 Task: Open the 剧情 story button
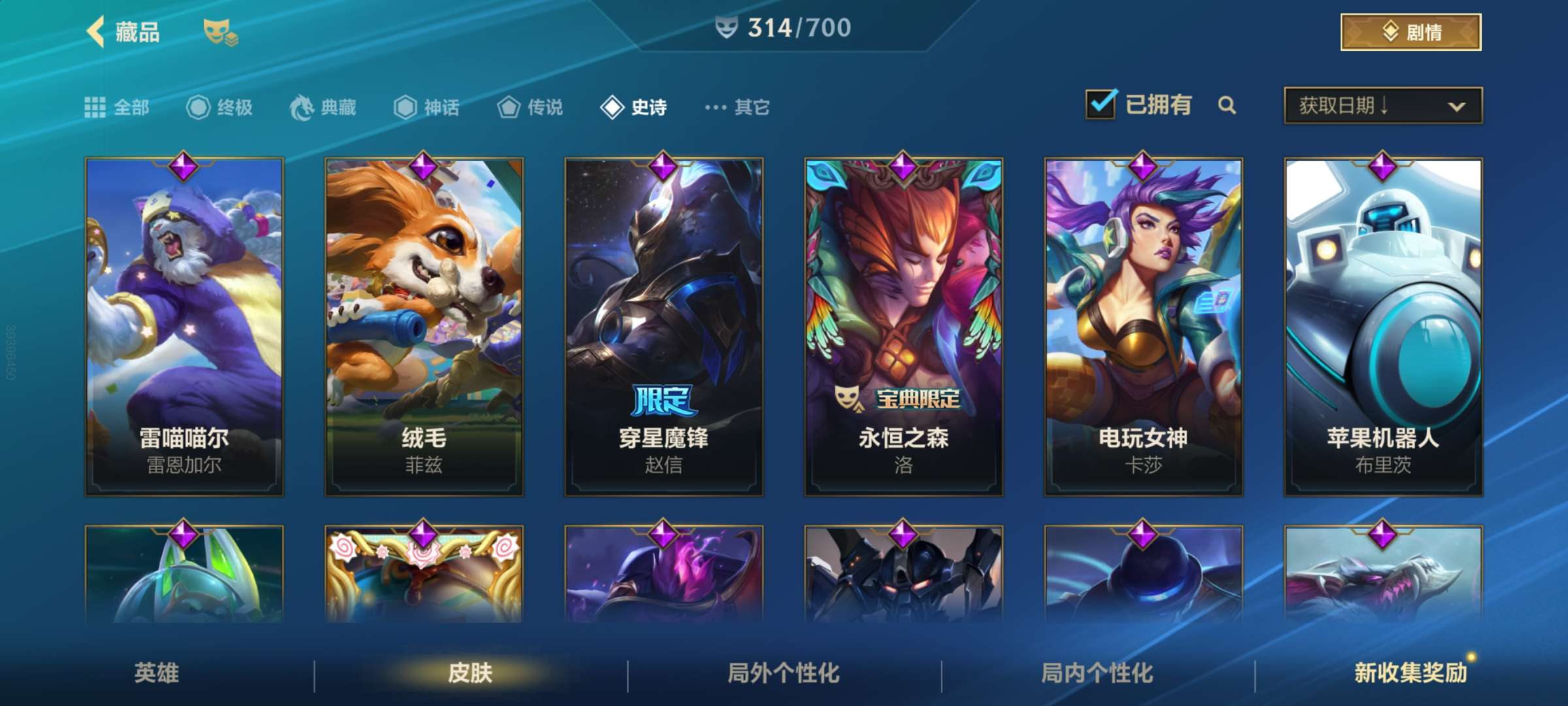coord(1410,31)
